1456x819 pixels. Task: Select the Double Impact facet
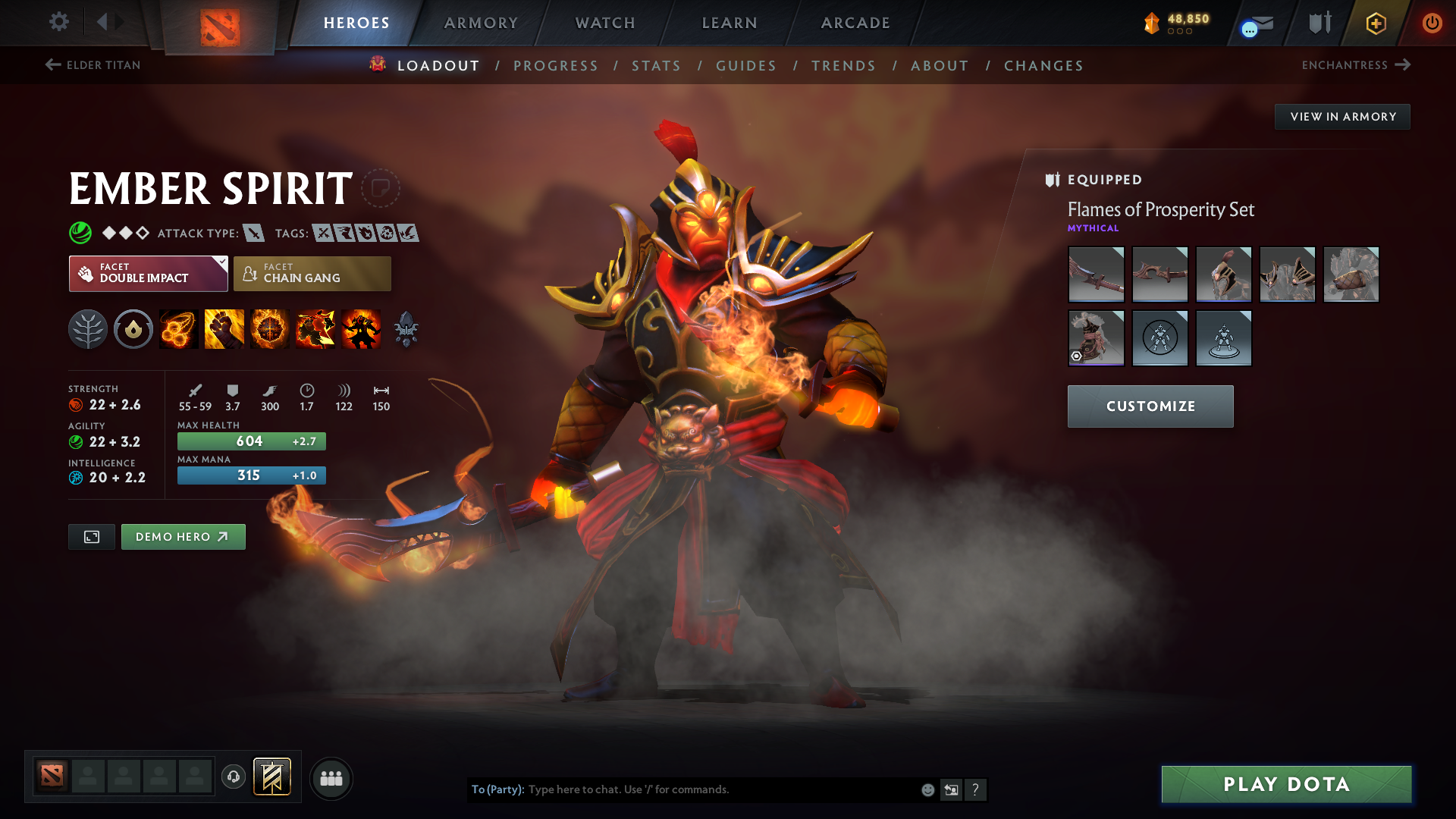(x=148, y=274)
